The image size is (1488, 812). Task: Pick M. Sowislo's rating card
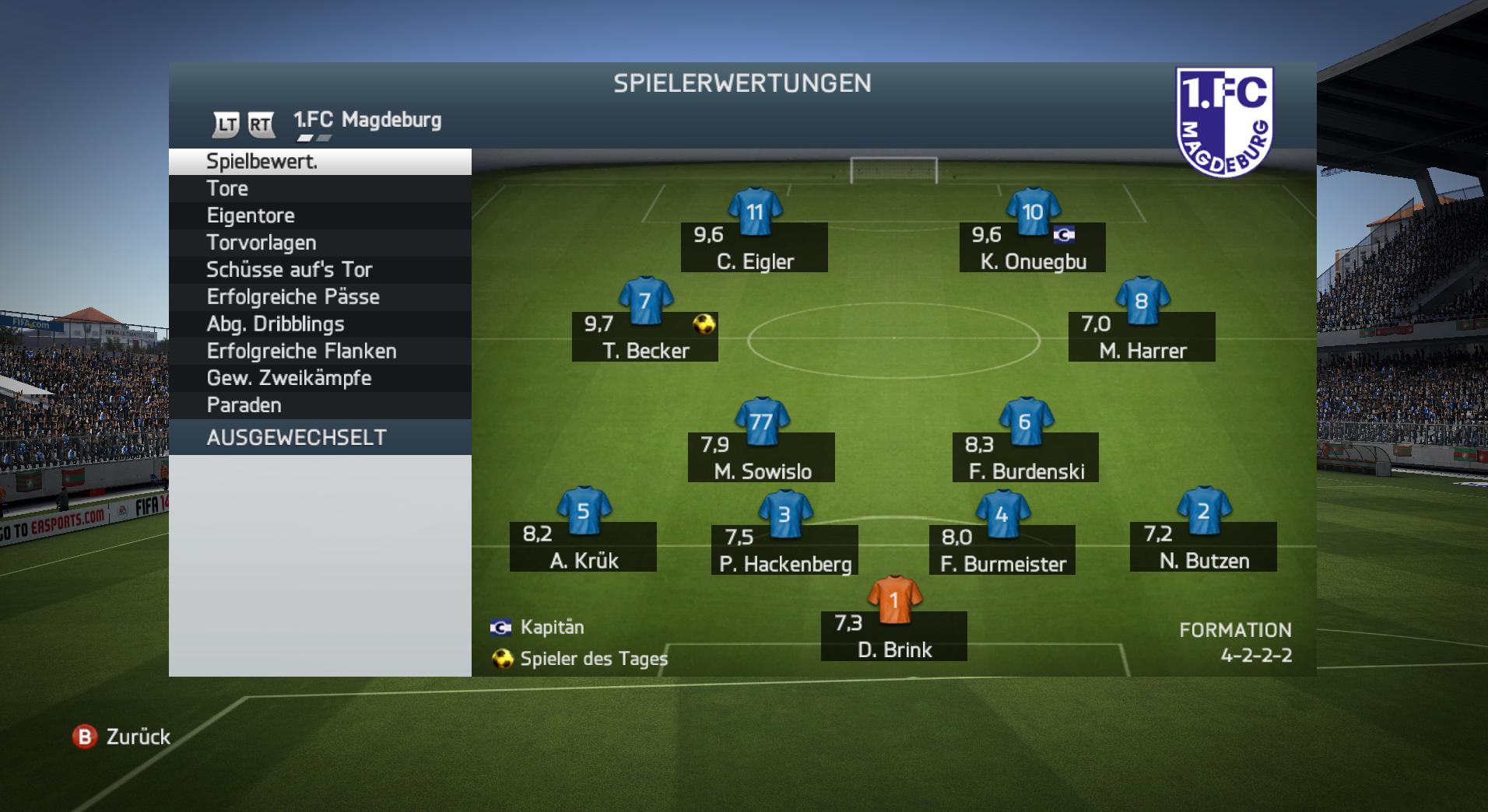(761, 457)
